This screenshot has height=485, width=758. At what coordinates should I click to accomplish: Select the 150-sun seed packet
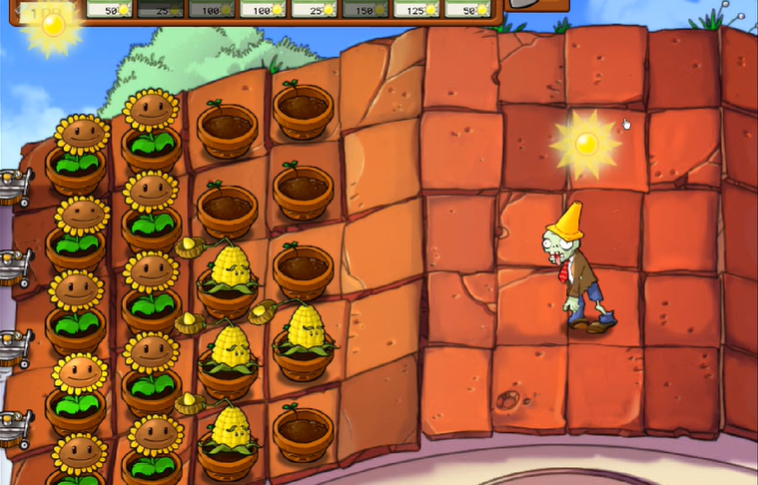(x=366, y=8)
